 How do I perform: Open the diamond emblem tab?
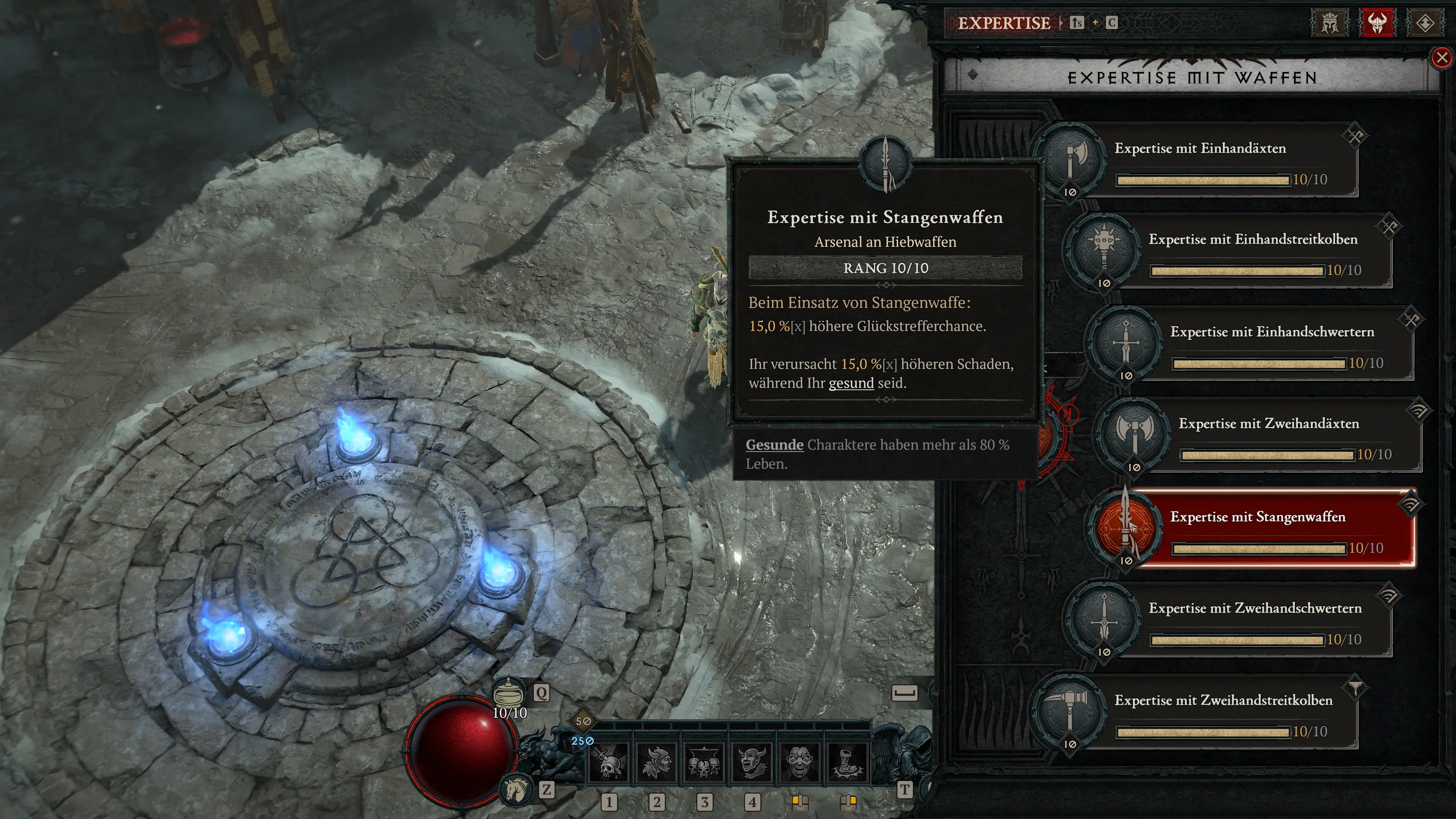click(1425, 23)
